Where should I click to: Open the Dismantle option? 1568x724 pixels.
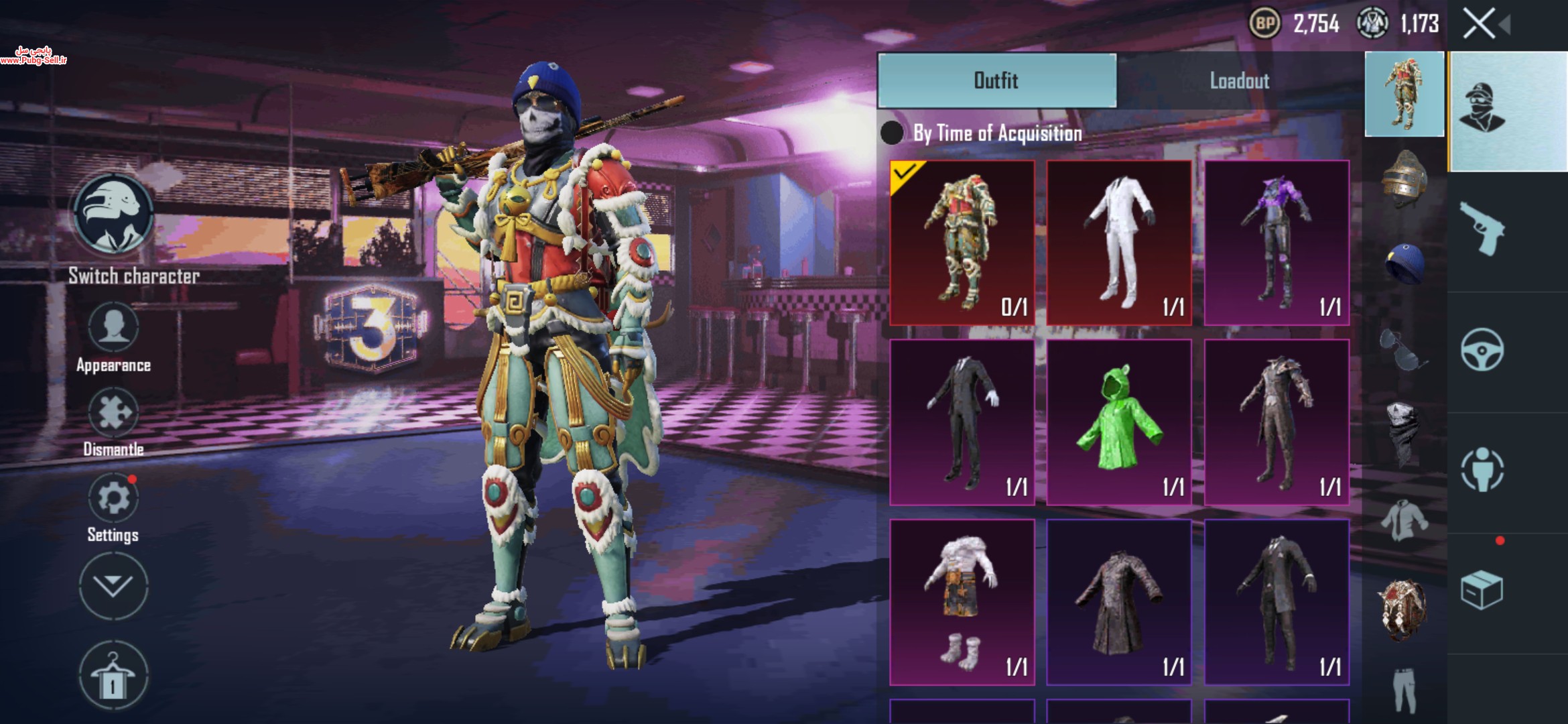[x=113, y=413]
